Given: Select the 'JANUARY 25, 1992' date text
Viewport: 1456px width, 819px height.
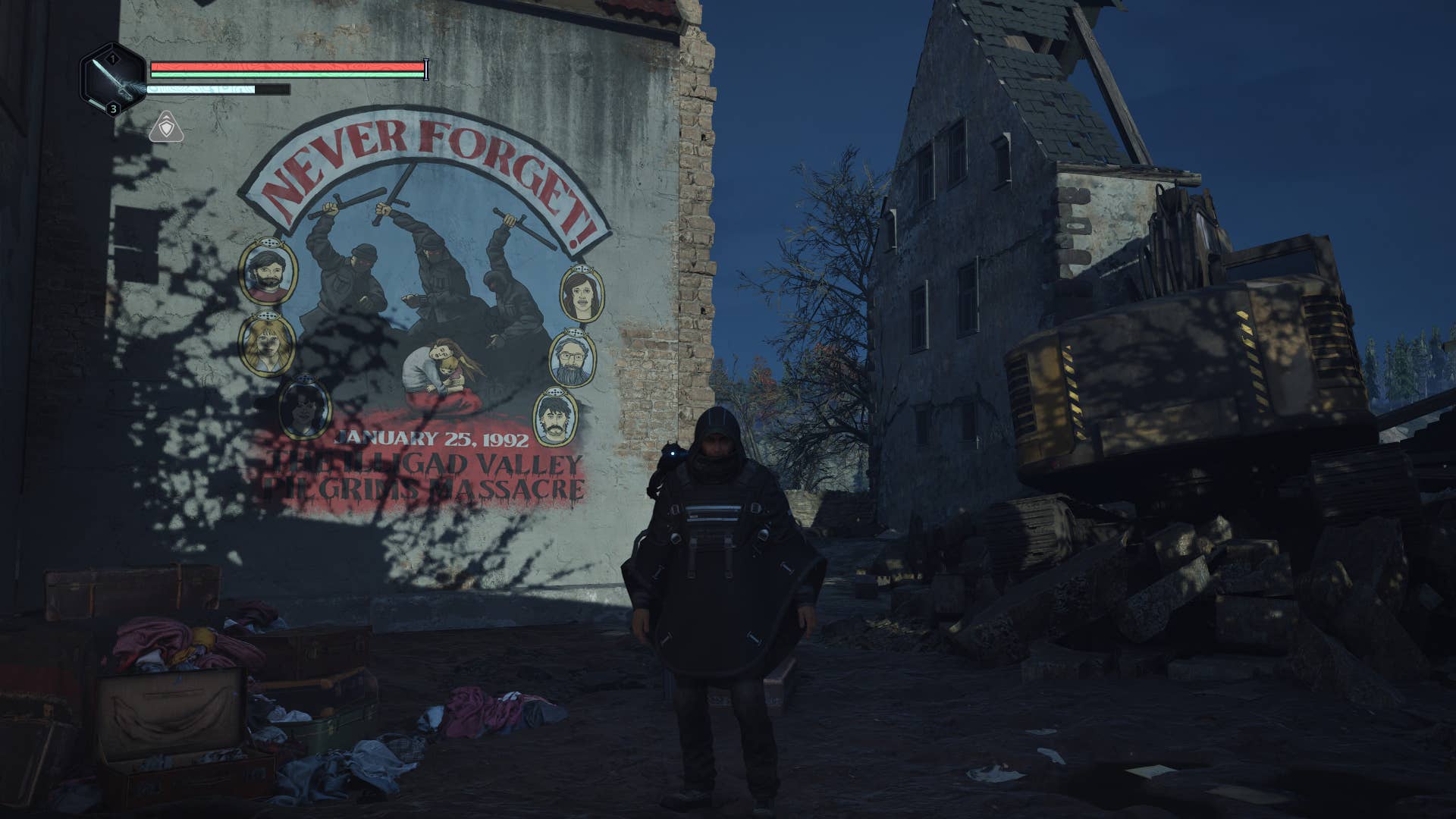Looking at the screenshot, I should (434, 438).
